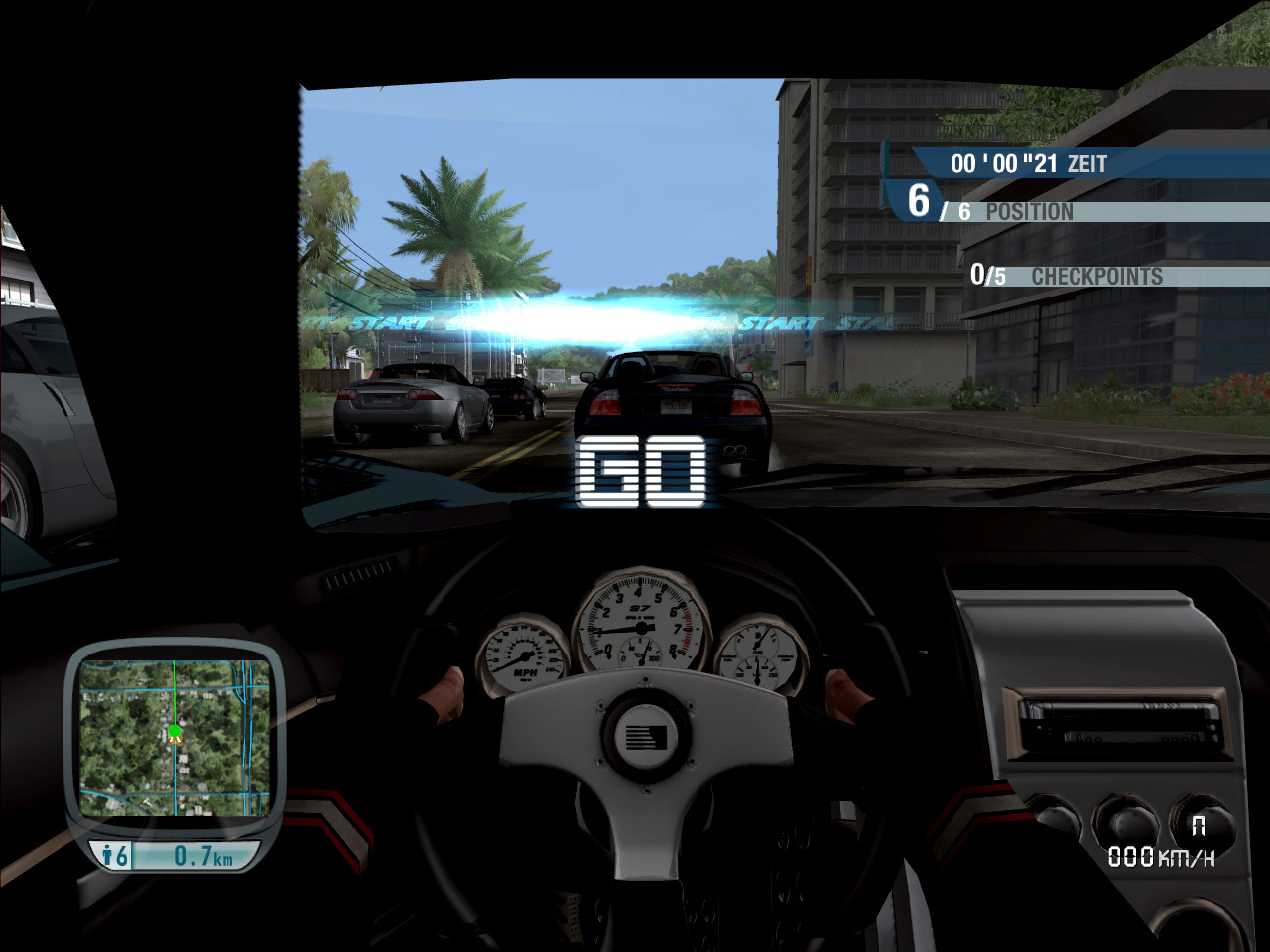Click the Checkpoints objective tracker
1270x952 pixels.
(1067, 275)
